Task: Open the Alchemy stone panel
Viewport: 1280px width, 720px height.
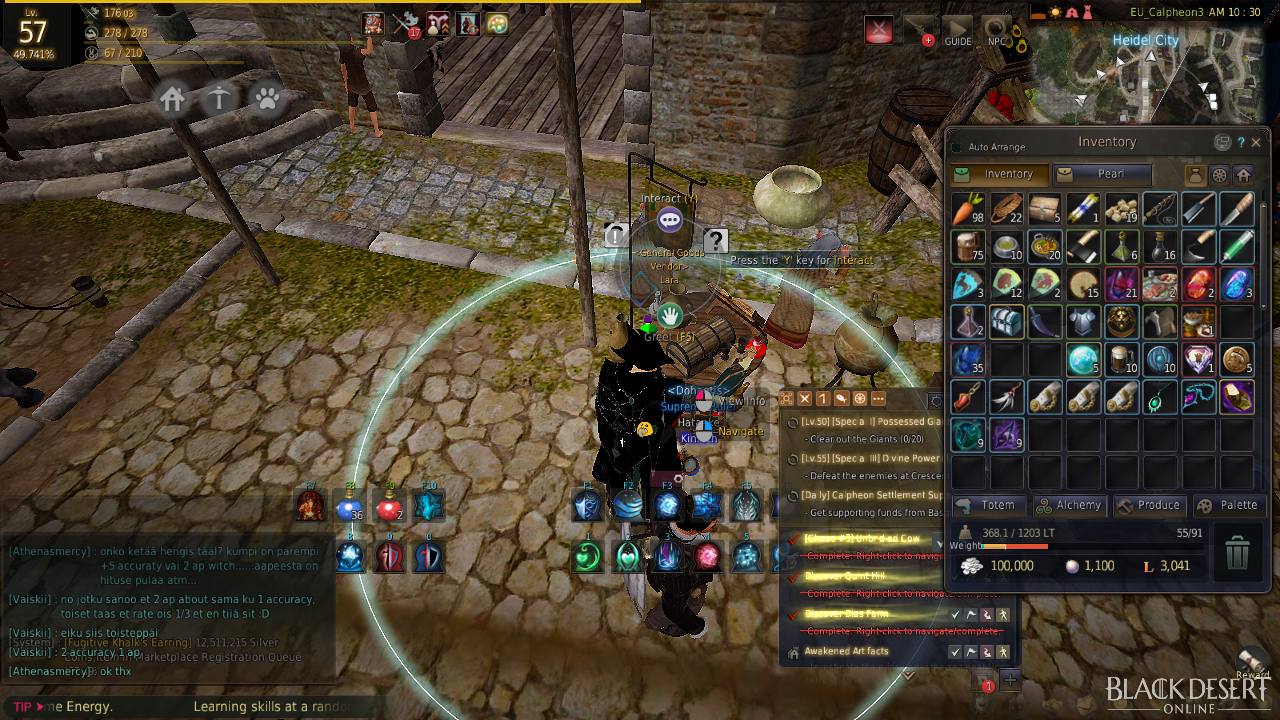Action: click(x=1069, y=505)
